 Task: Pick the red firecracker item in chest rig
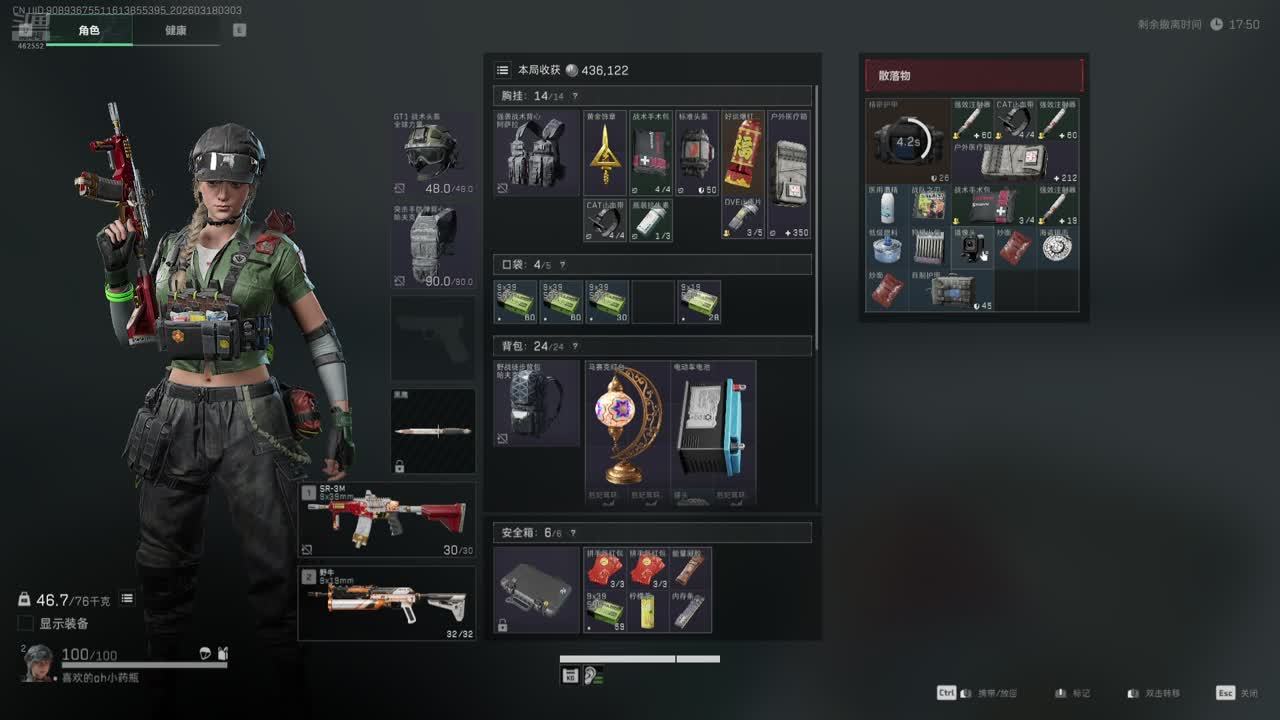pos(743,152)
